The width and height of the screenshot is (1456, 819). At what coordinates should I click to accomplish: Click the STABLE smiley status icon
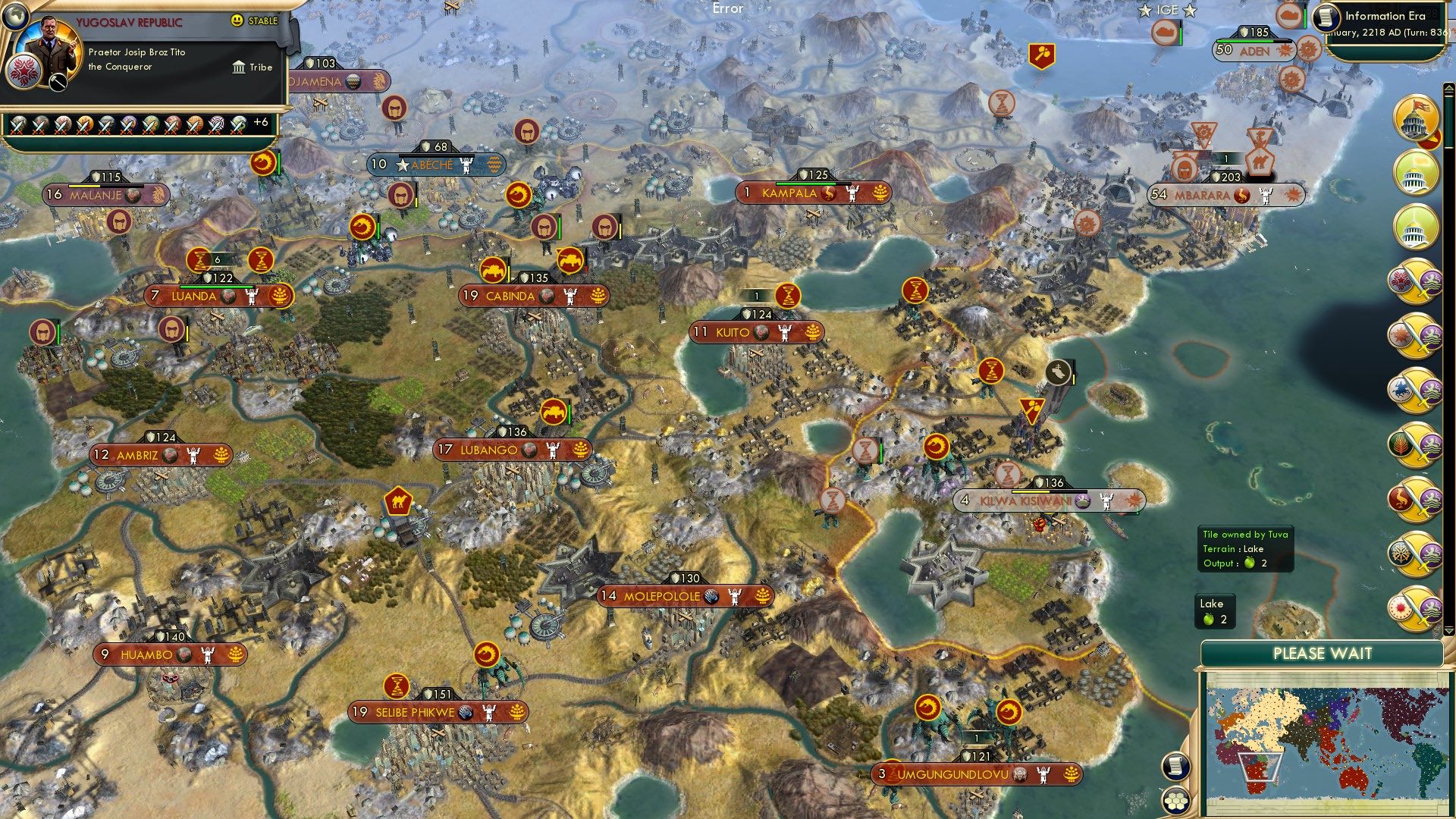pyautogui.click(x=236, y=20)
